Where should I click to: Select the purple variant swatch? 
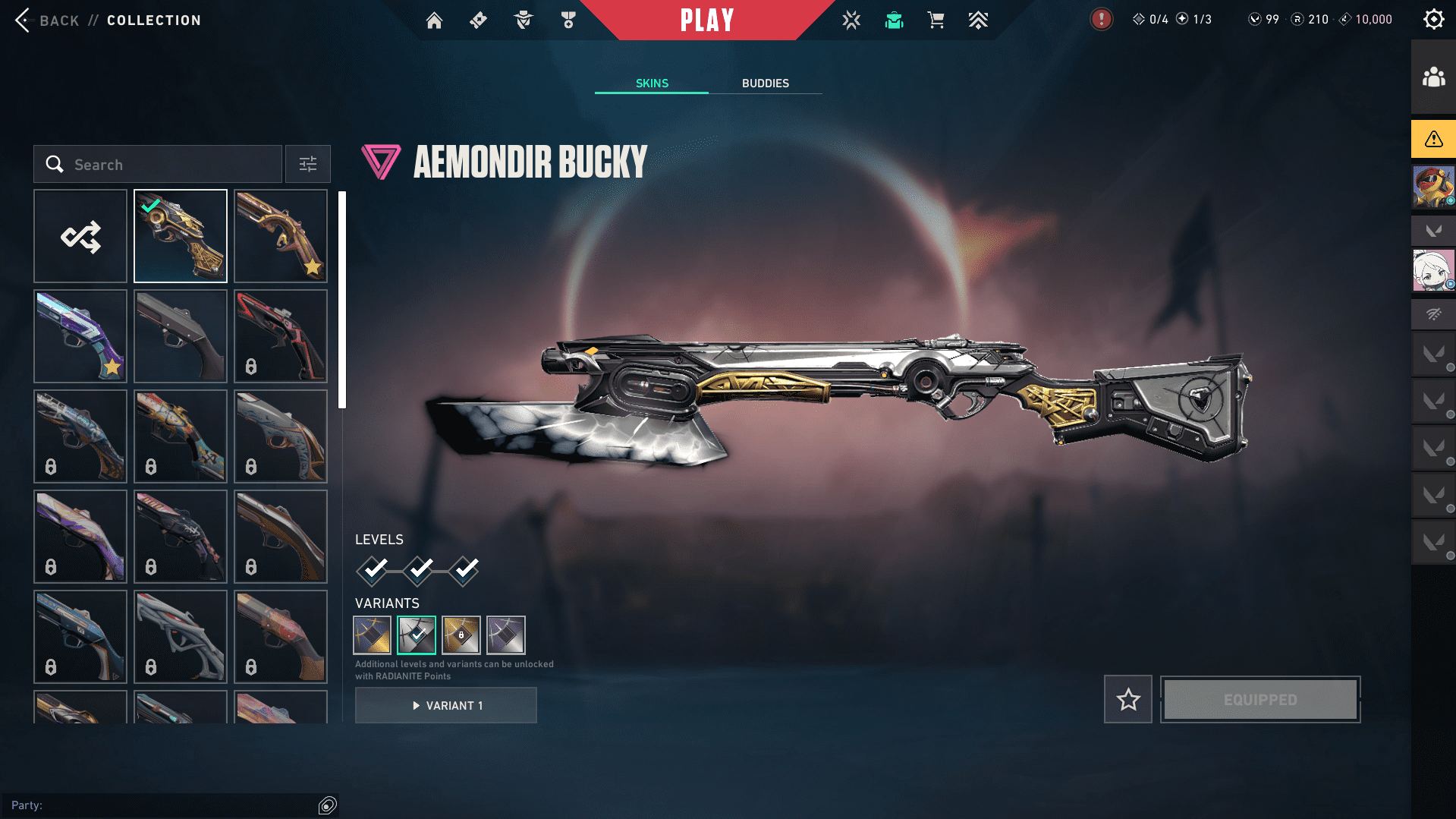[506, 635]
